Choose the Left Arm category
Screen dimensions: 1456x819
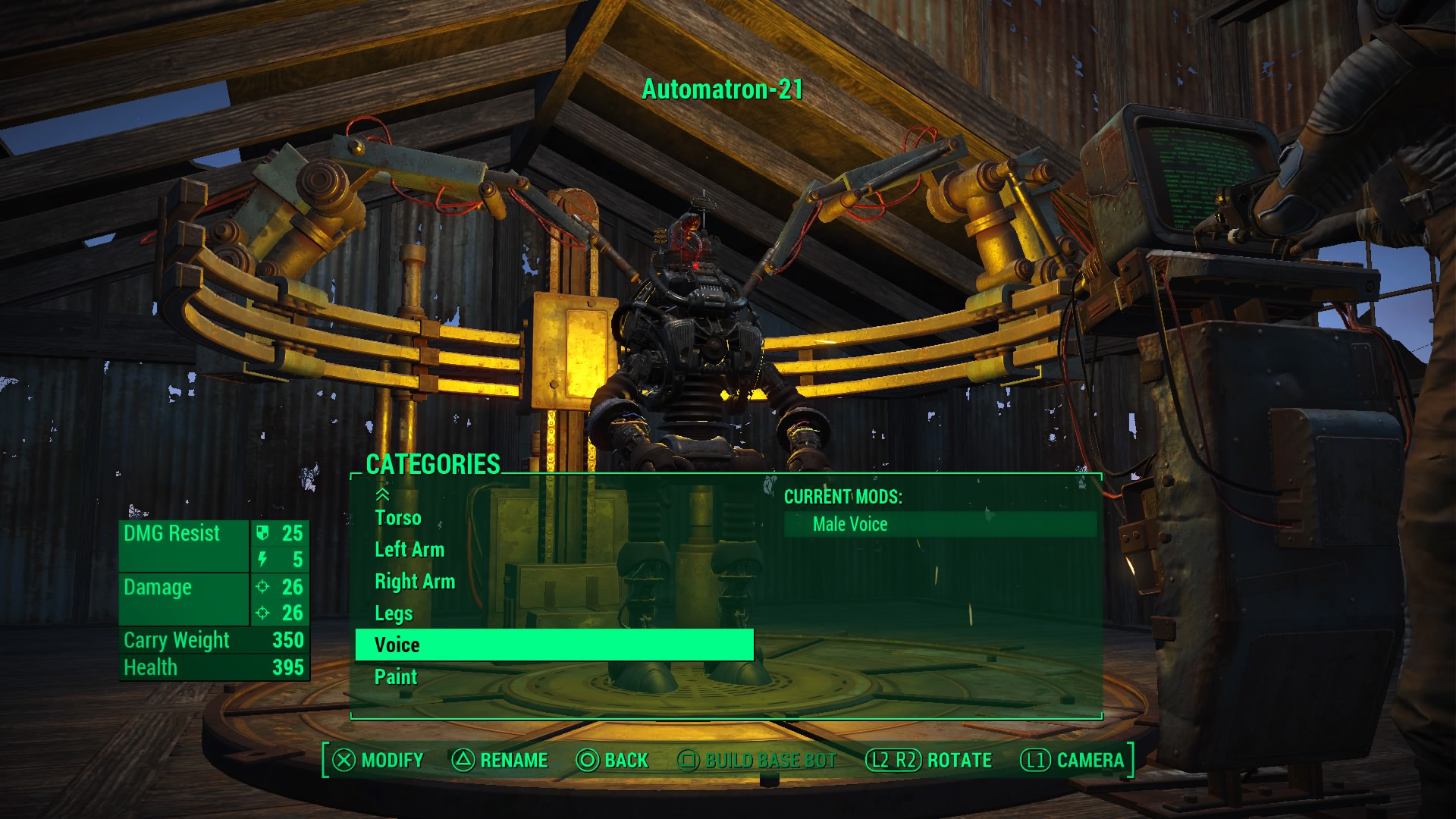click(409, 550)
